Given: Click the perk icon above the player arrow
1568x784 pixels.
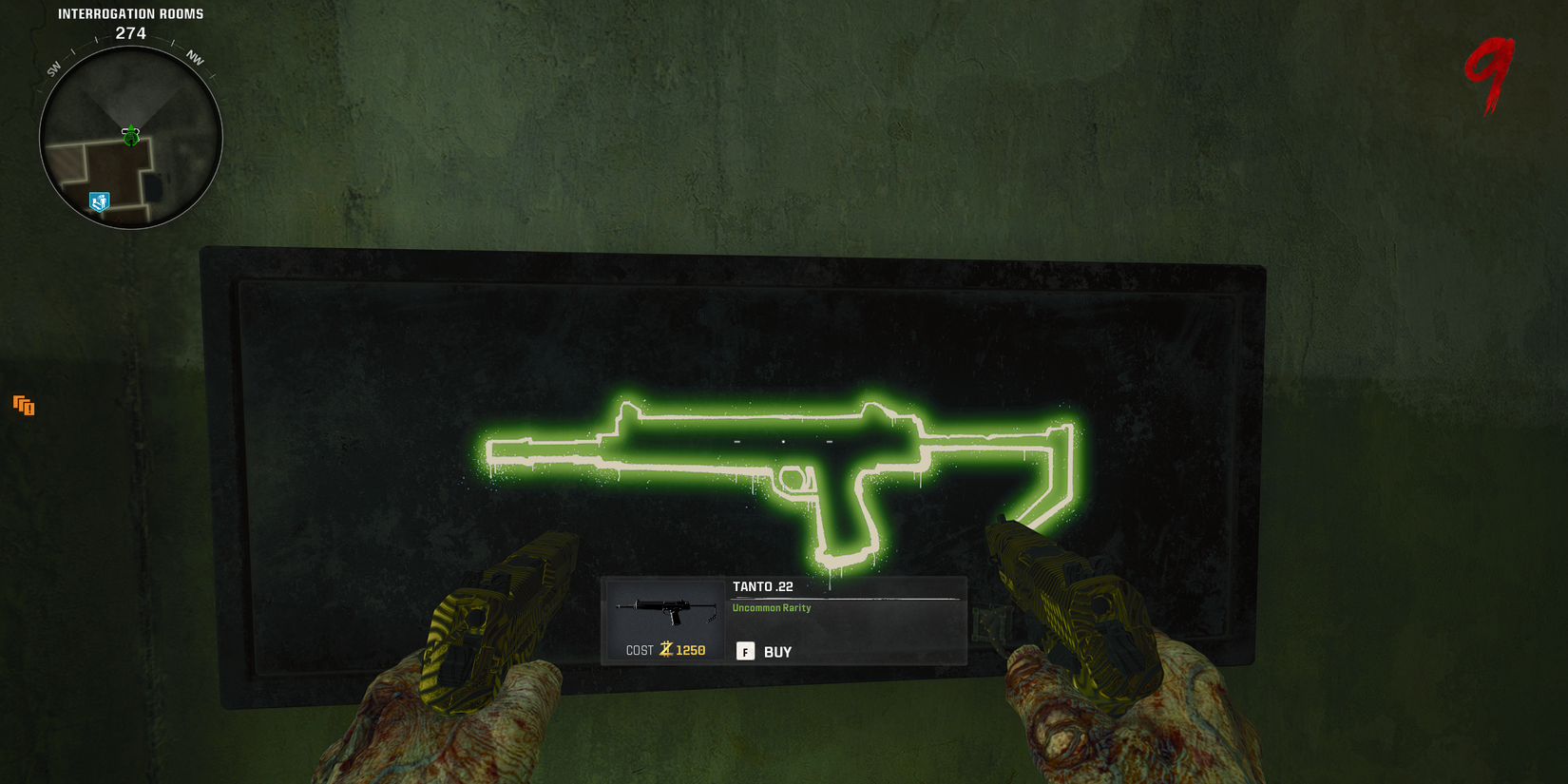Looking at the screenshot, I should pos(131,127).
